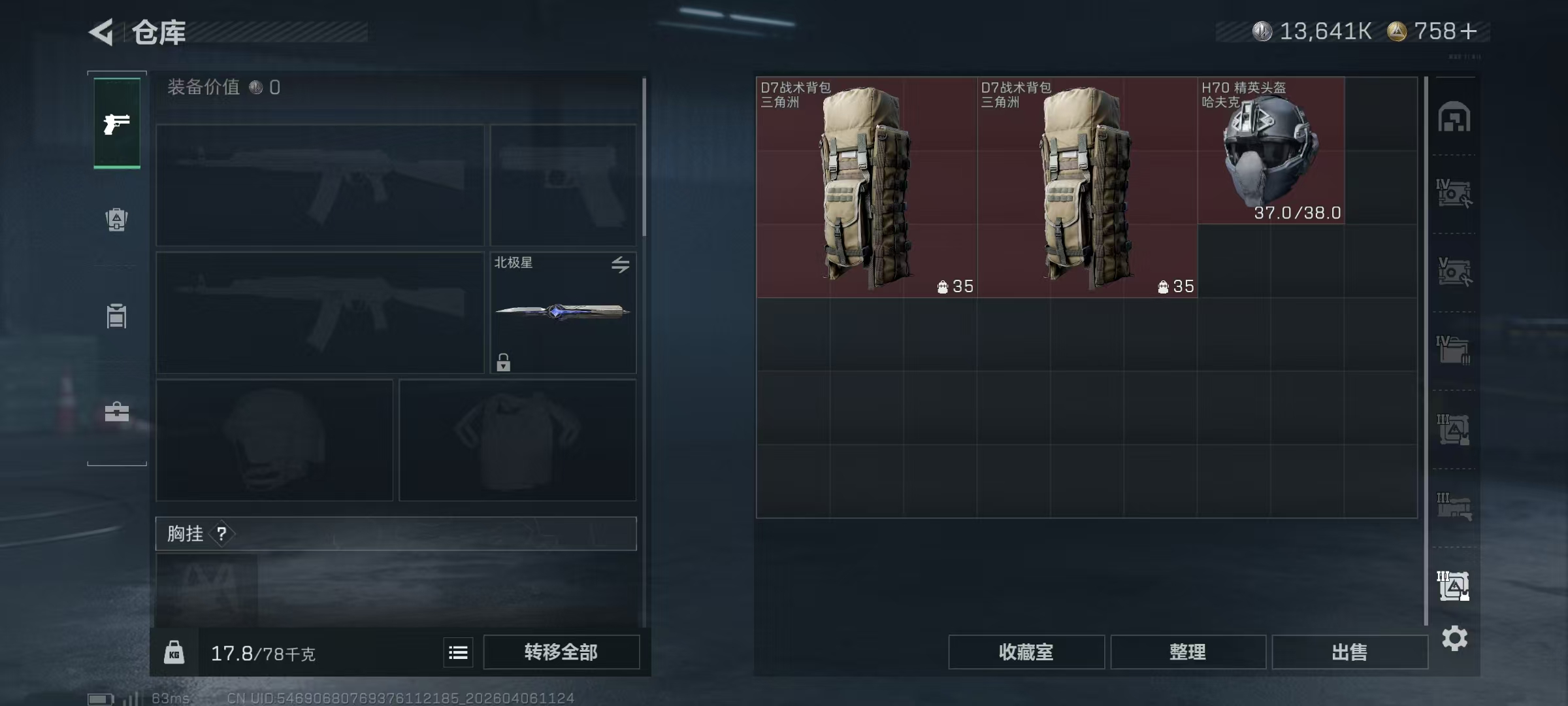Click the 出售 sell button
The height and width of the screenshot is (706, 1568).
(x=1349, y=652)
